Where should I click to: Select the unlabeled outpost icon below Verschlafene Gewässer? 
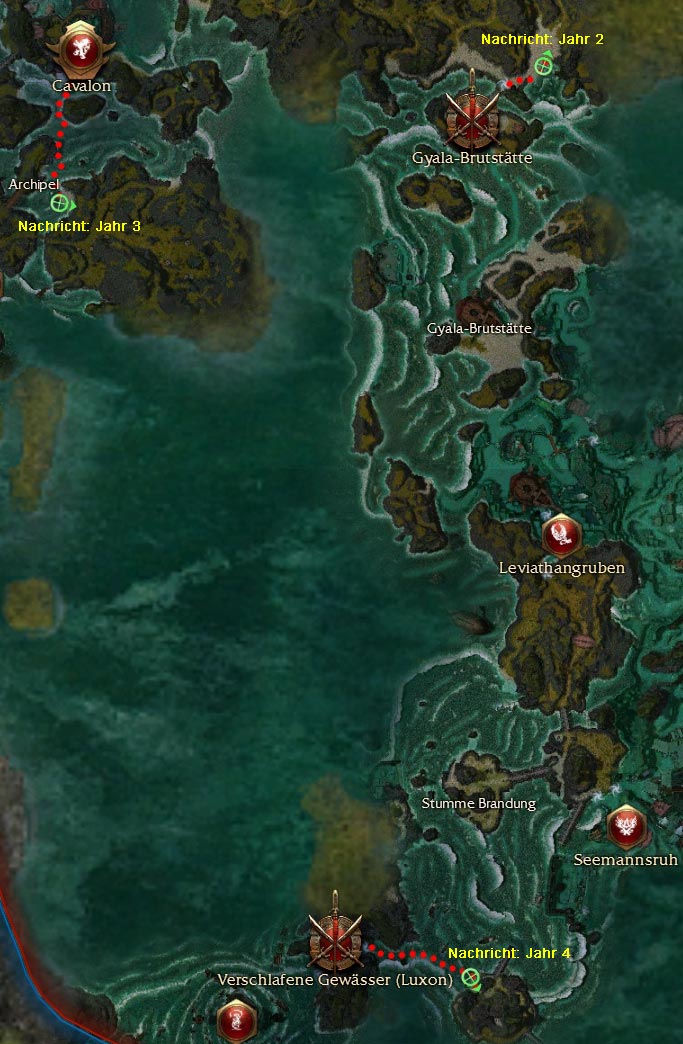pos(237,1020)
